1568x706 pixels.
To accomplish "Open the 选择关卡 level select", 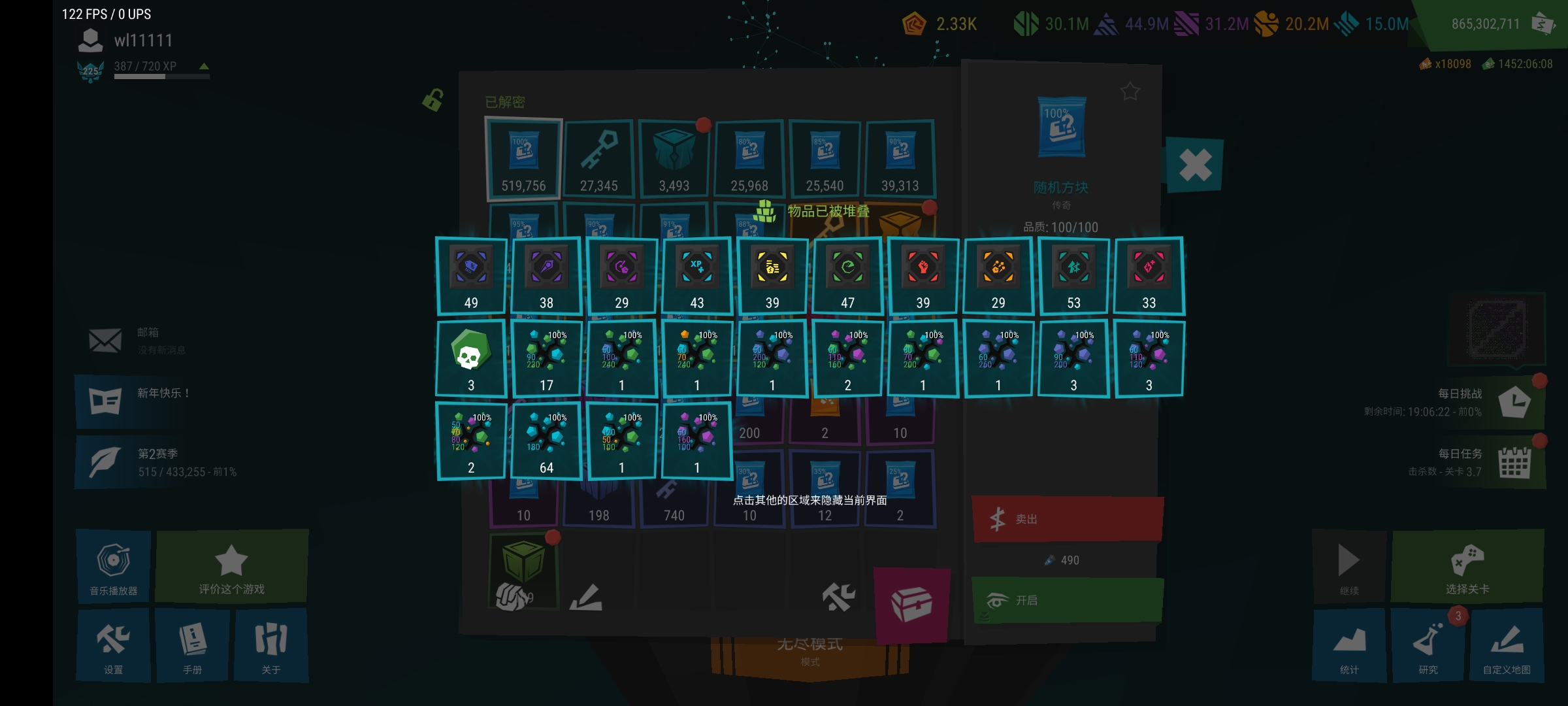I will click(1467, 565).
